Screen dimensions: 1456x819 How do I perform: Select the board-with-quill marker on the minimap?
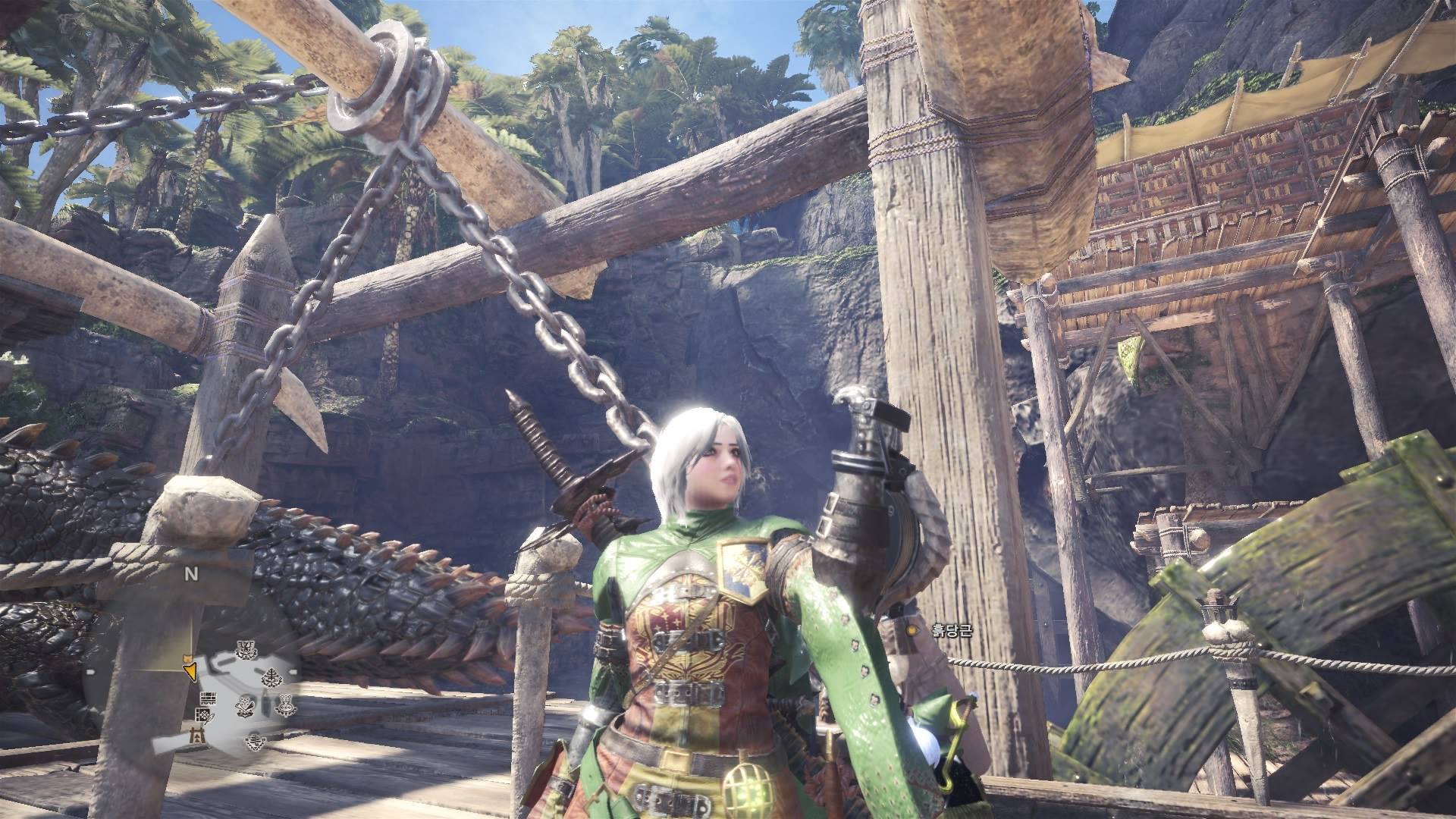point(203,716)
